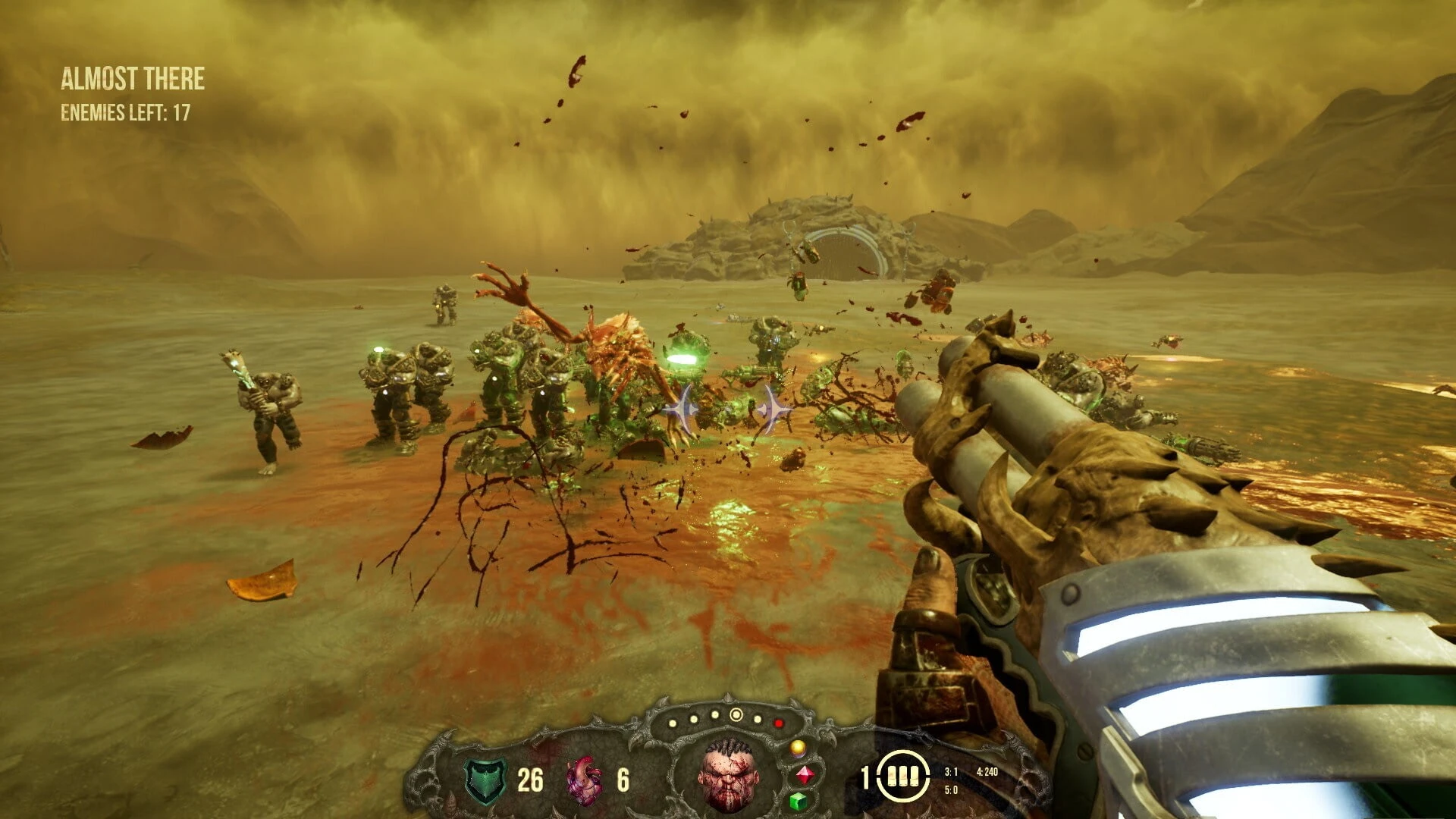This screenshot has width=1456, height=819.
Task: Select the red diamond gem
Action: tap(805, 775)
